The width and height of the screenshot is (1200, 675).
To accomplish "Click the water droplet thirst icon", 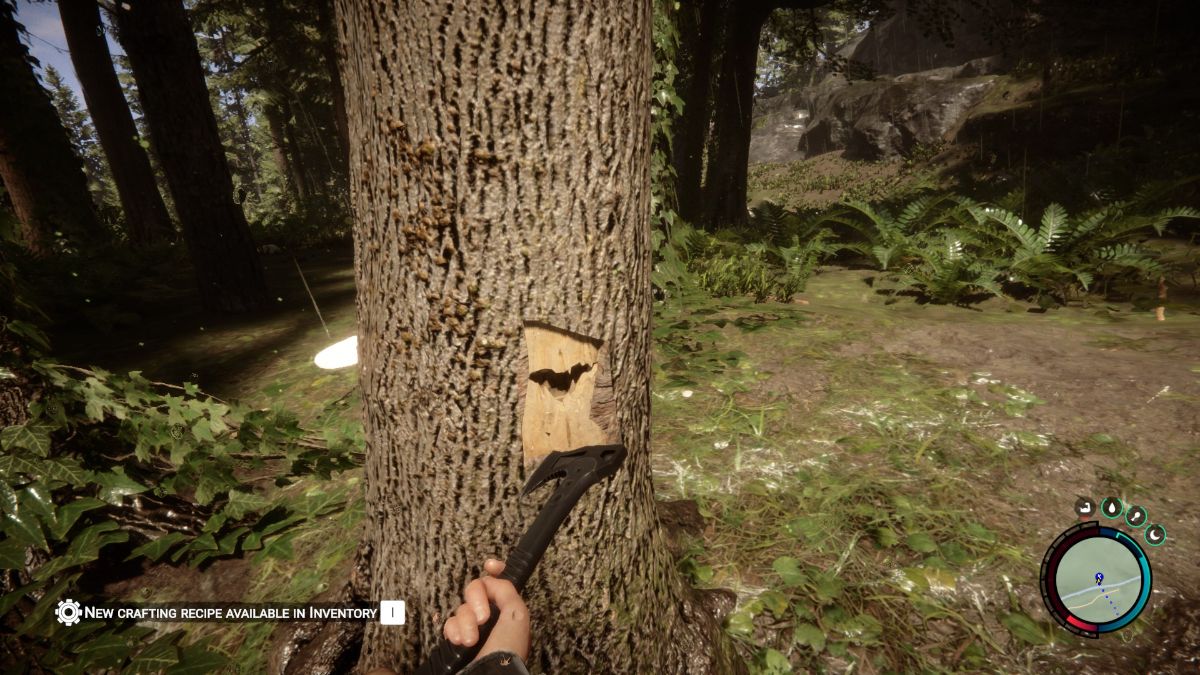I will coord(1112,508).
